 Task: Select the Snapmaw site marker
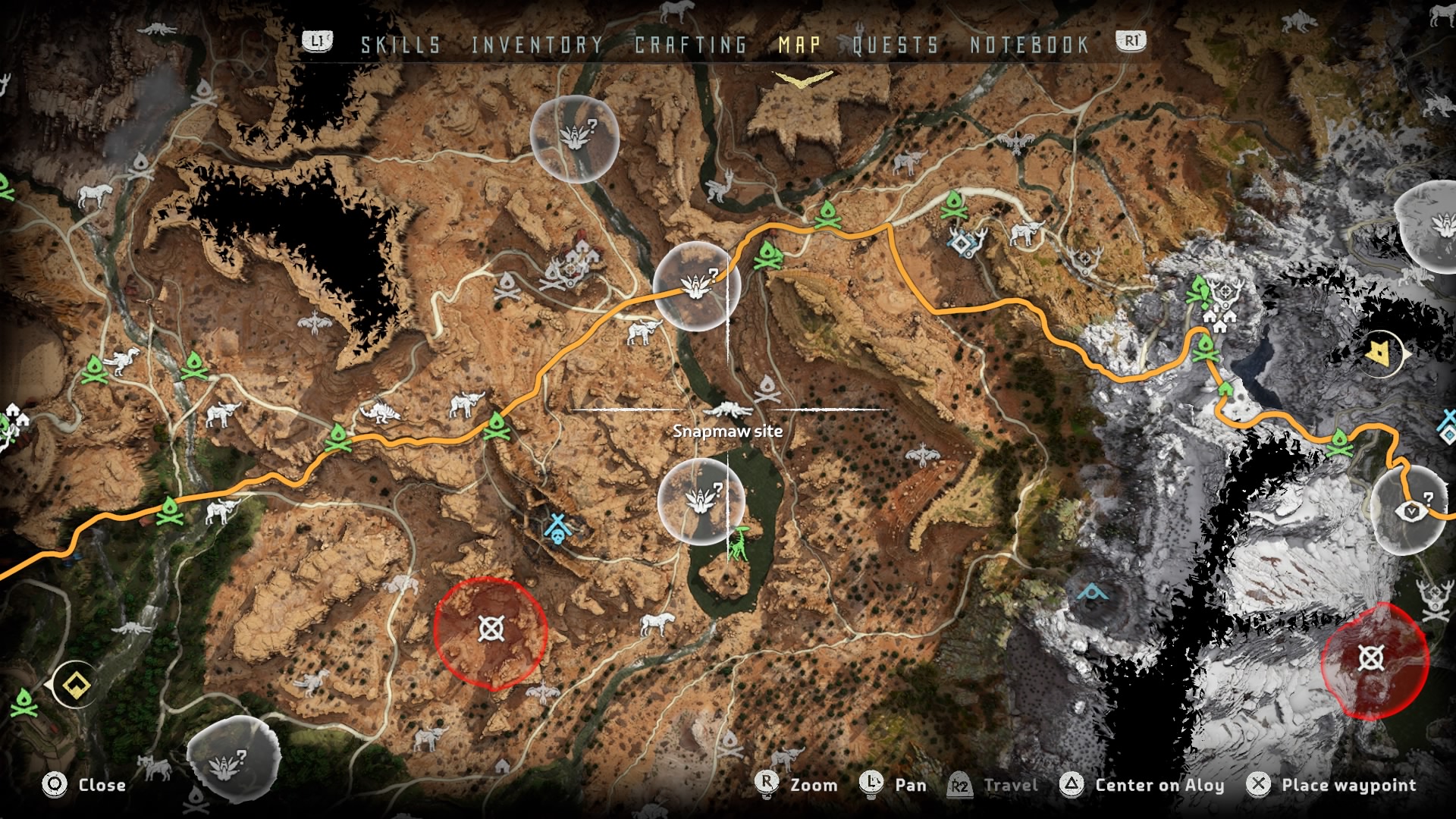728,410
